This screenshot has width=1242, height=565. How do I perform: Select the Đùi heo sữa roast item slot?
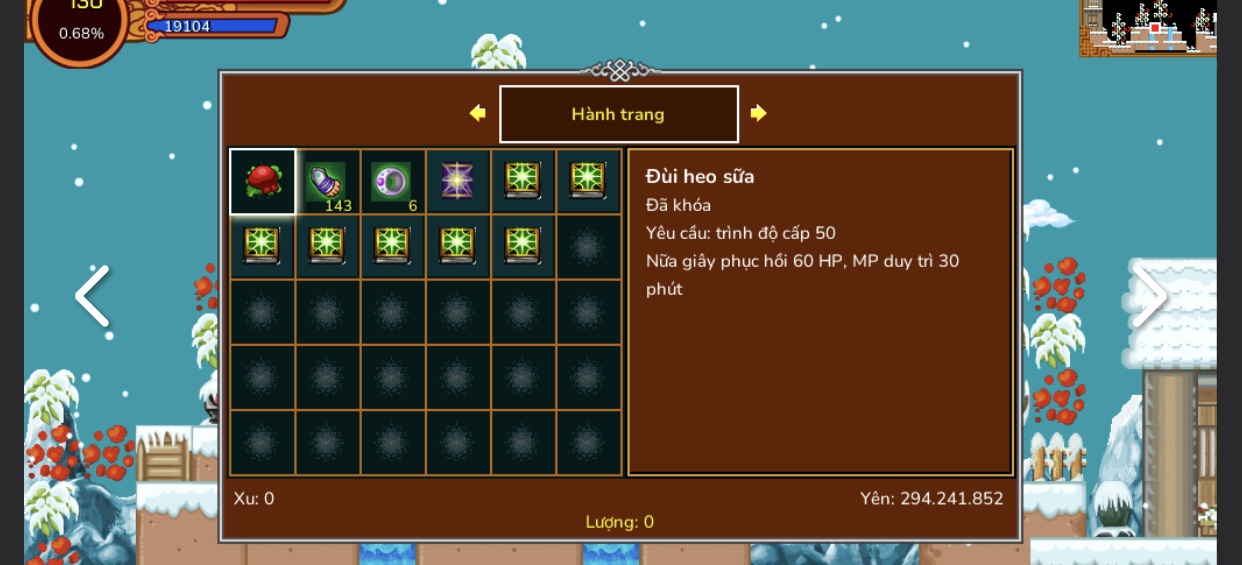(x=263, y=182)
